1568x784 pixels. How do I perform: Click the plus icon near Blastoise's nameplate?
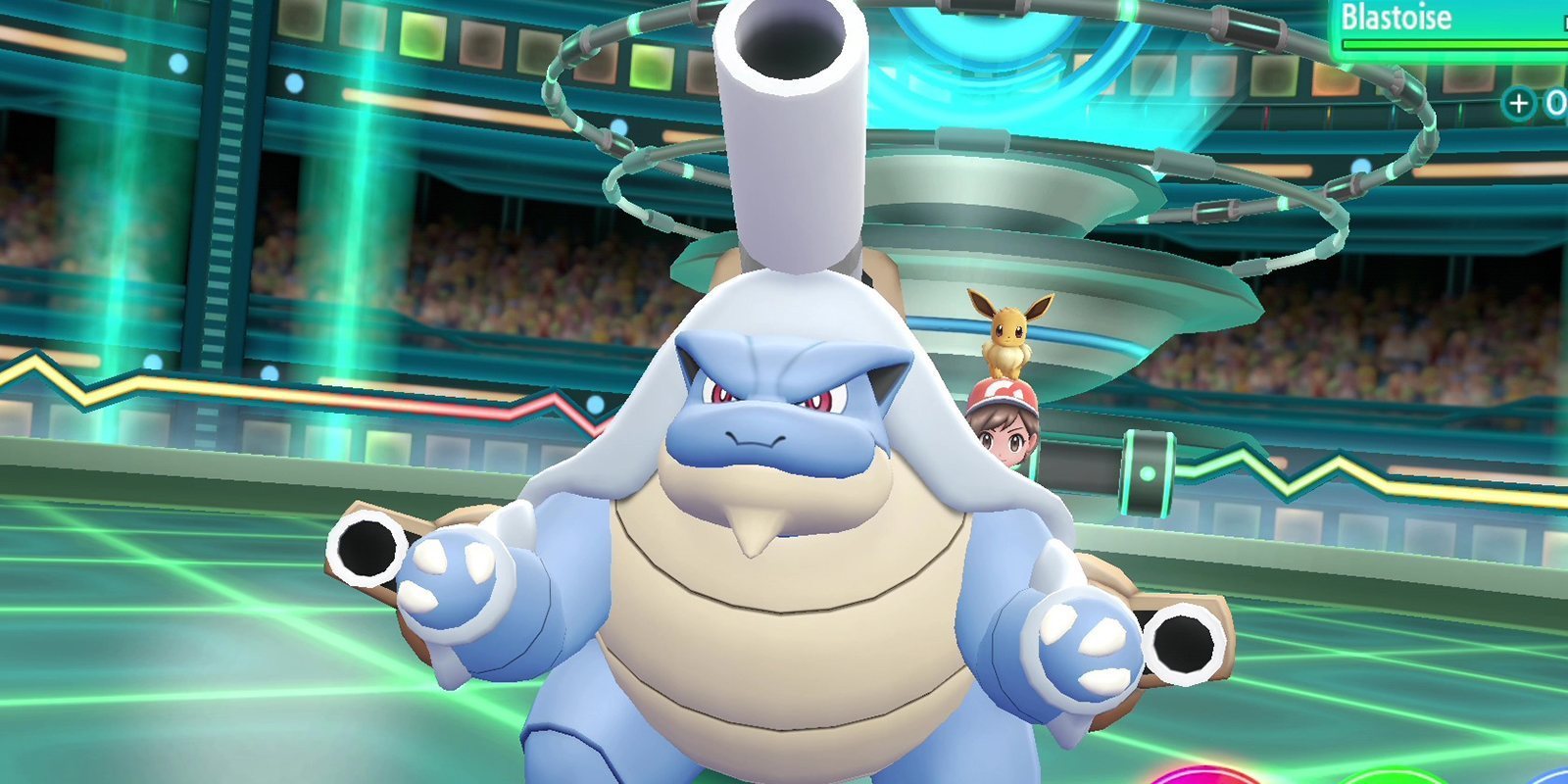[1517, 101]
